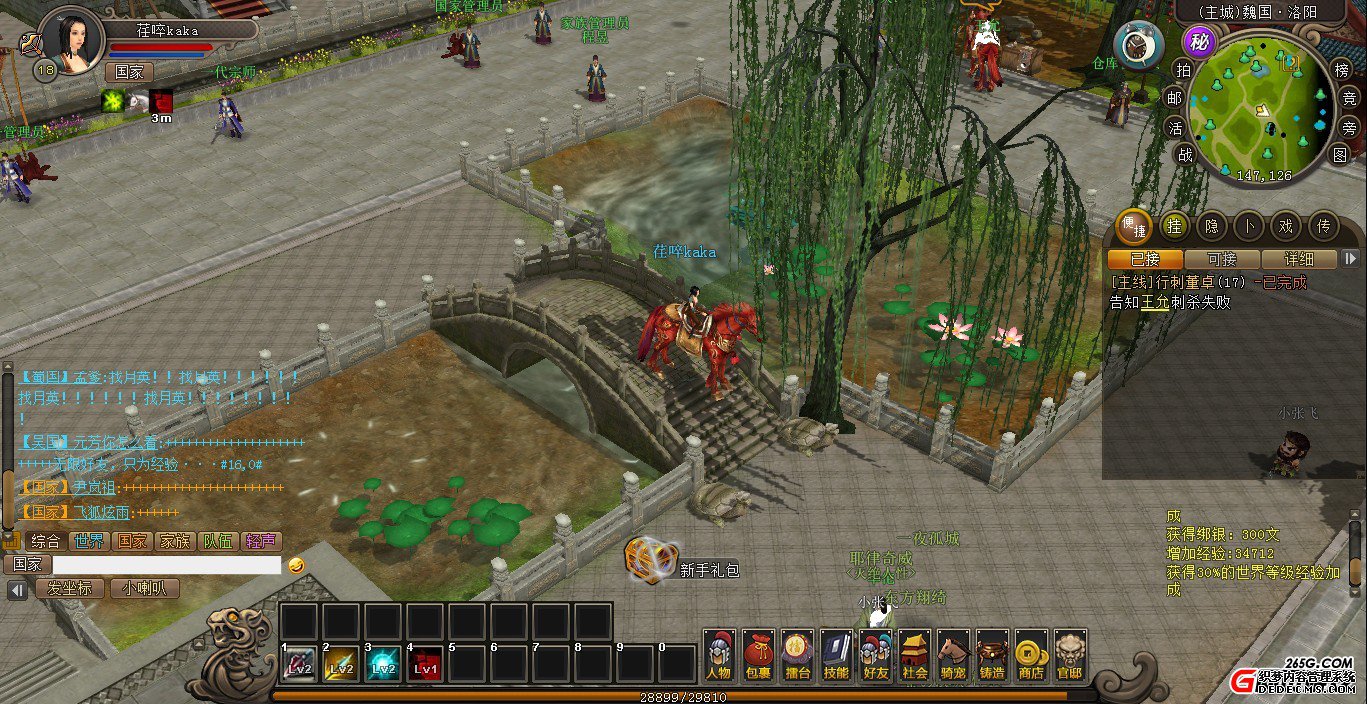Switch chat to the 家族 tab
Screen dimensions: 1367x704
point(174,541)
